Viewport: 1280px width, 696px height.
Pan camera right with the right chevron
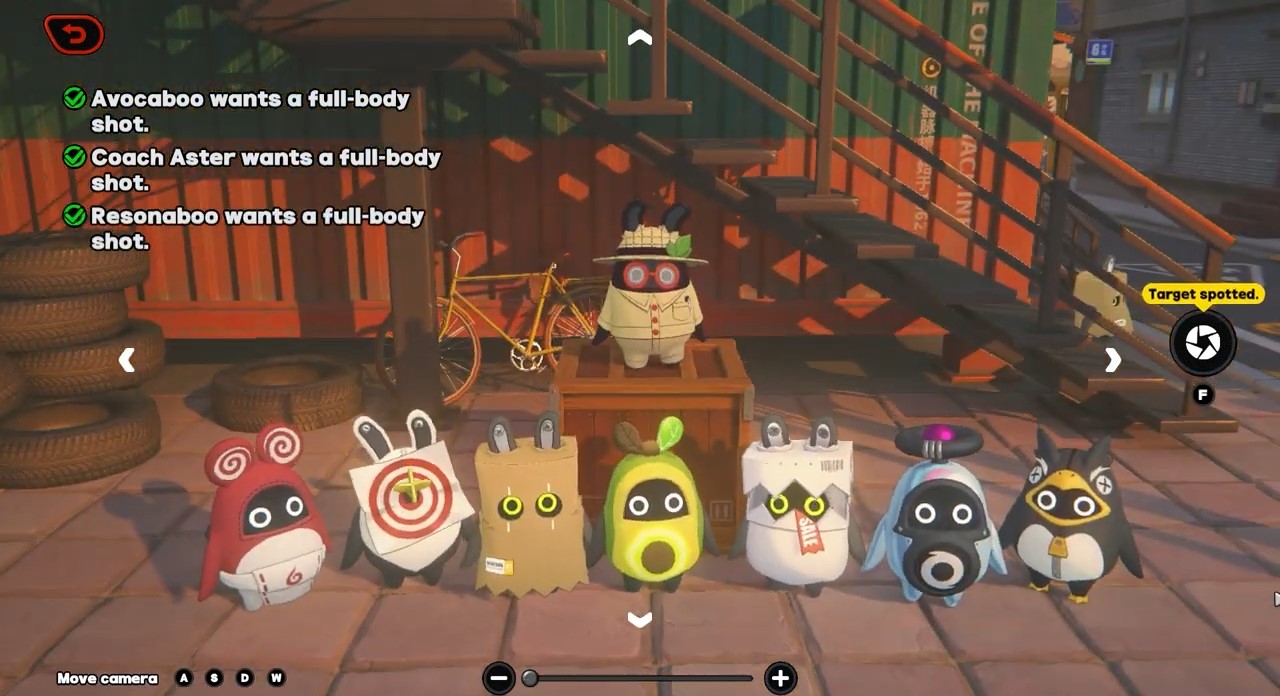point(1113,360)
